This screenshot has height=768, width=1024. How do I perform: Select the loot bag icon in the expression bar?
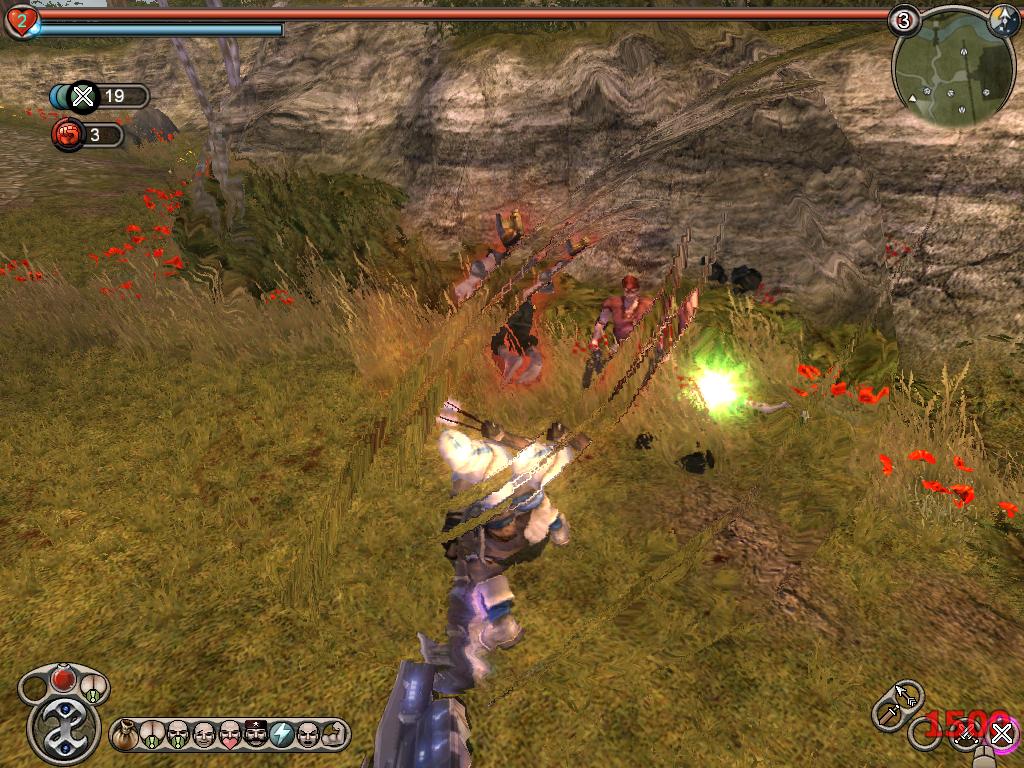pyautogui.click(x=126, y=735)
